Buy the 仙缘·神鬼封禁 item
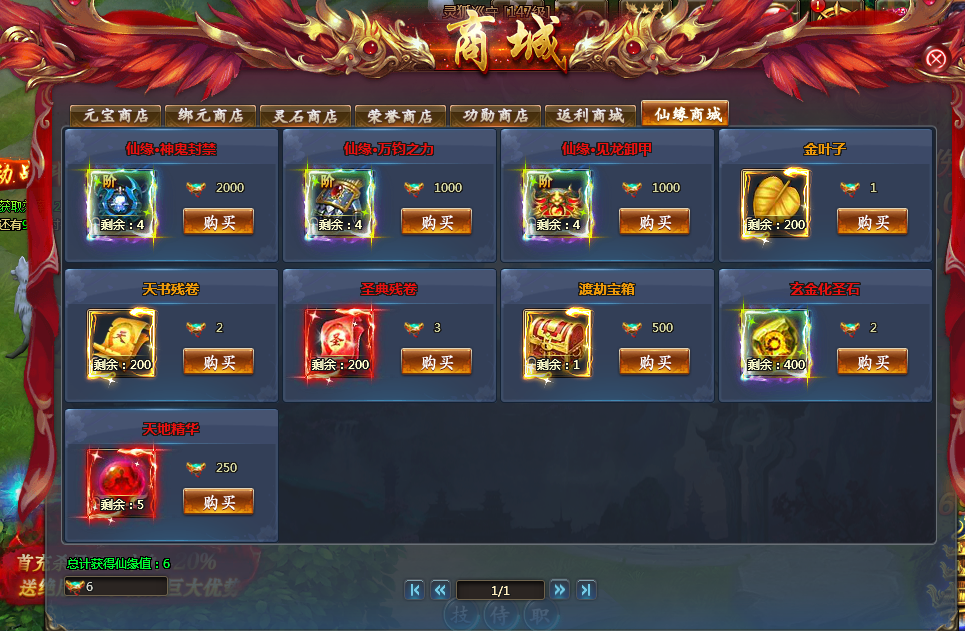Image resolution: width=965 pixels, height=631 pixels. coord(218,222)
